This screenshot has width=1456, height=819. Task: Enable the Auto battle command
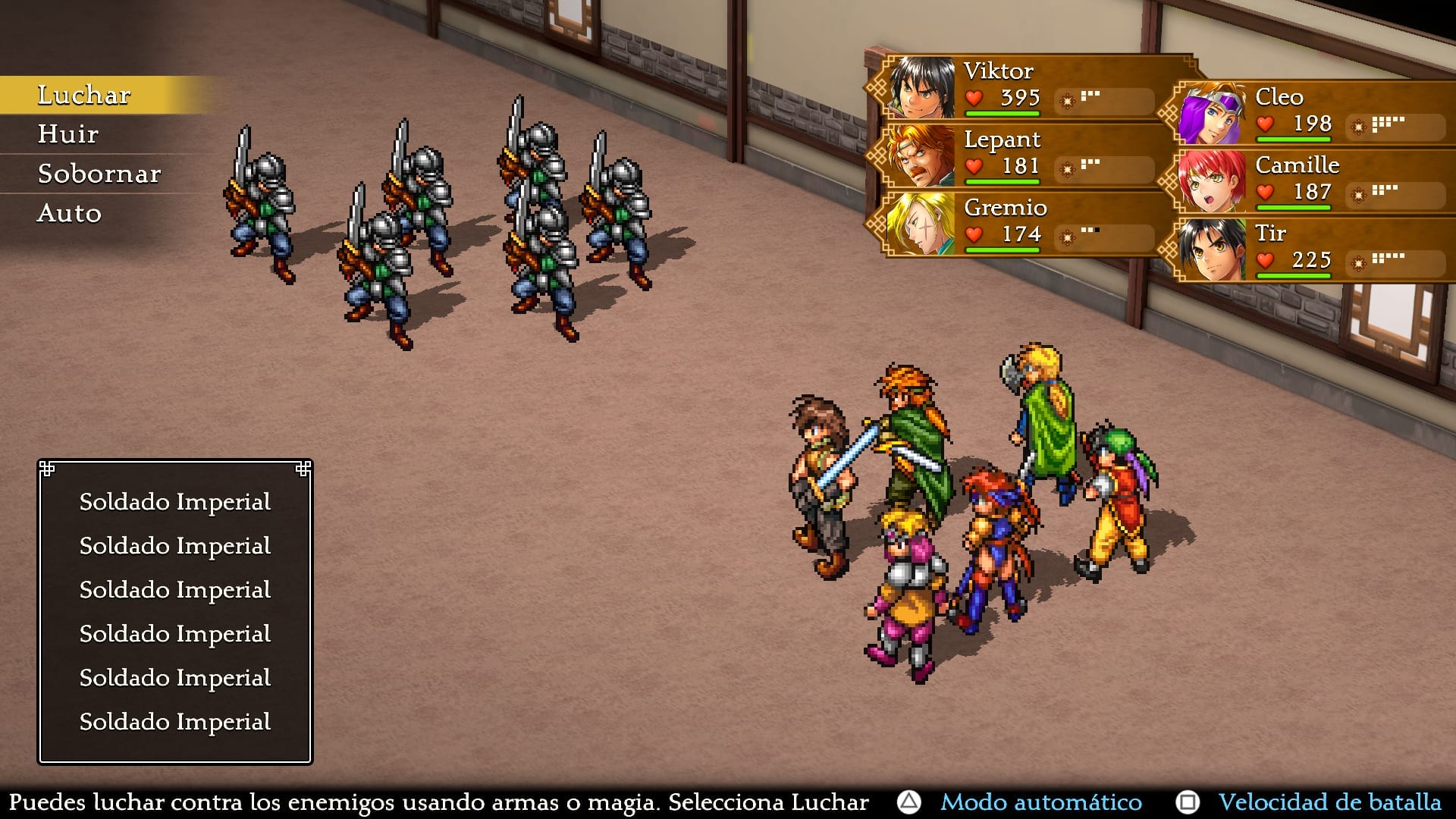coord(70,213)
